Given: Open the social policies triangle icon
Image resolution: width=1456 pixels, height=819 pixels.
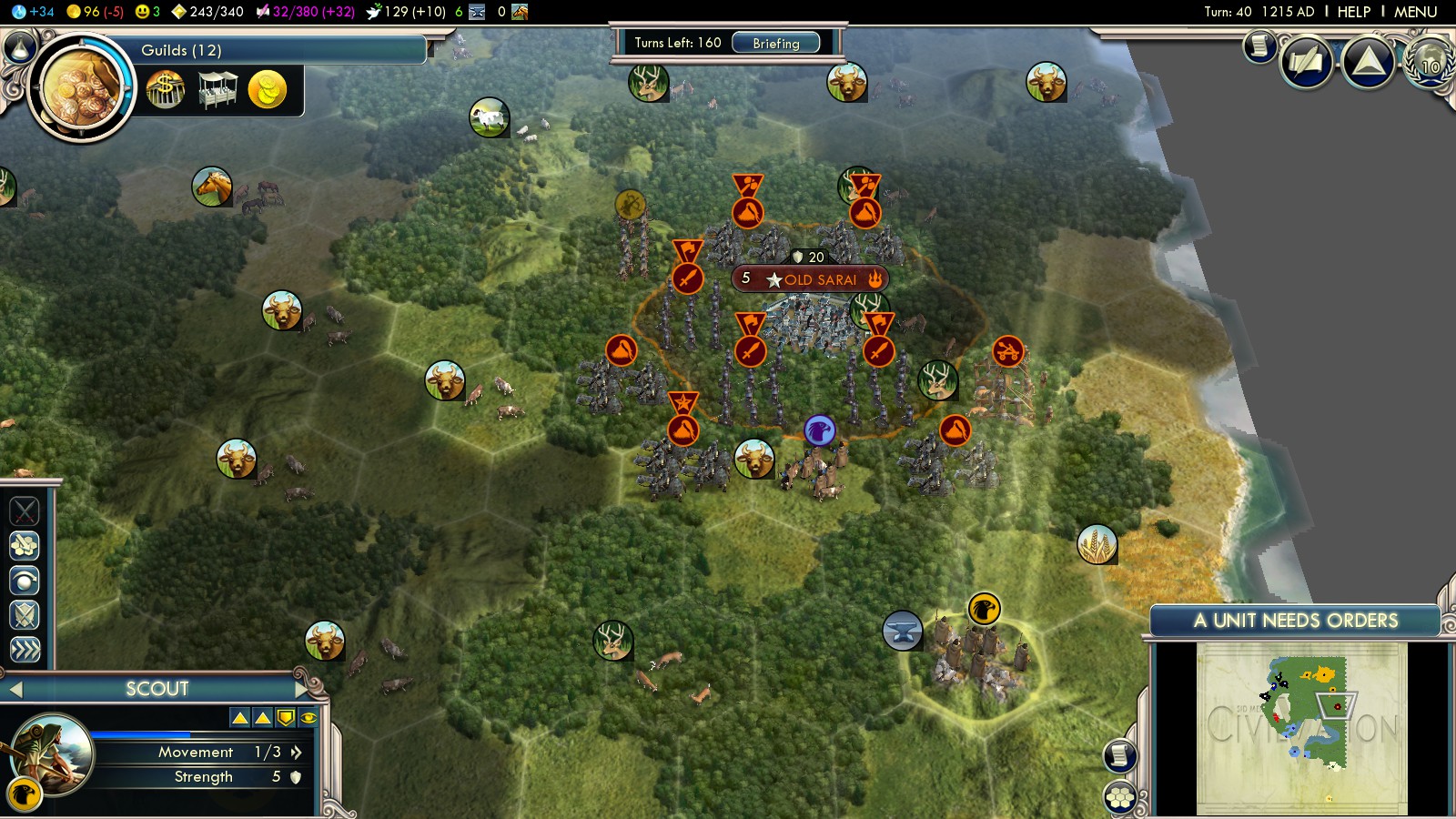Looking at the screenshot, I should click(1368, 62).
